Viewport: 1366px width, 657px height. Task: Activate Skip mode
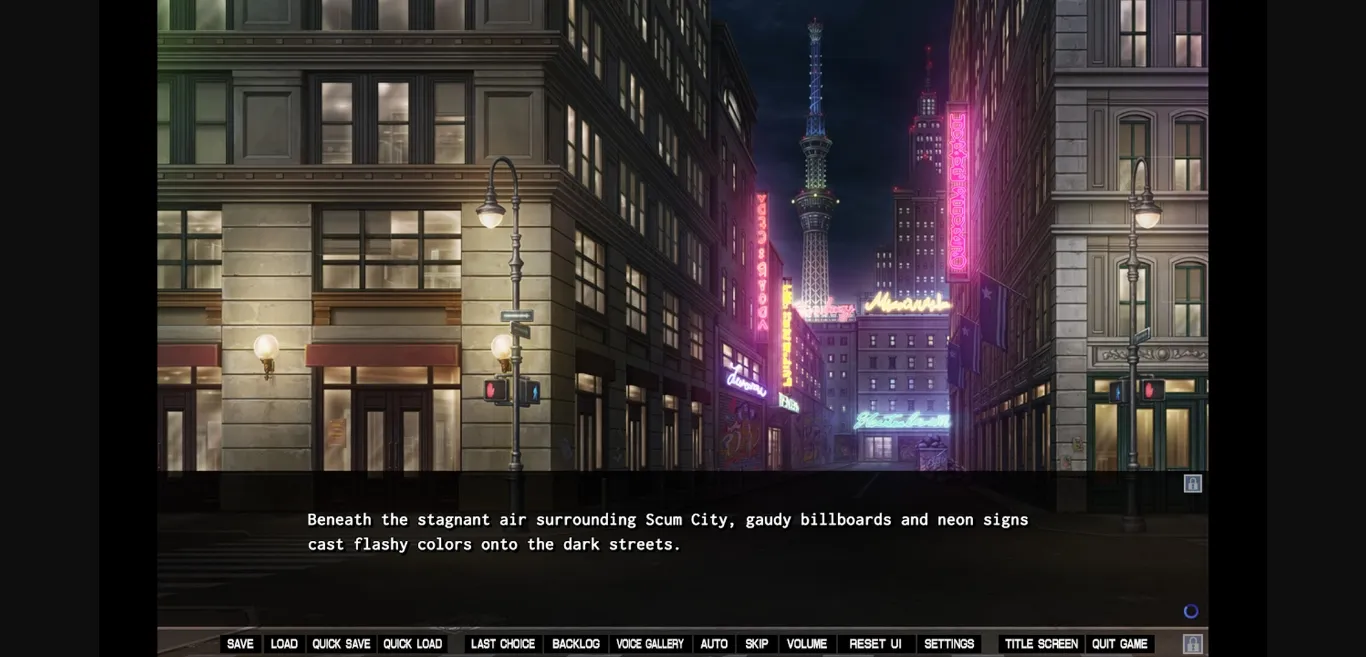757,644
